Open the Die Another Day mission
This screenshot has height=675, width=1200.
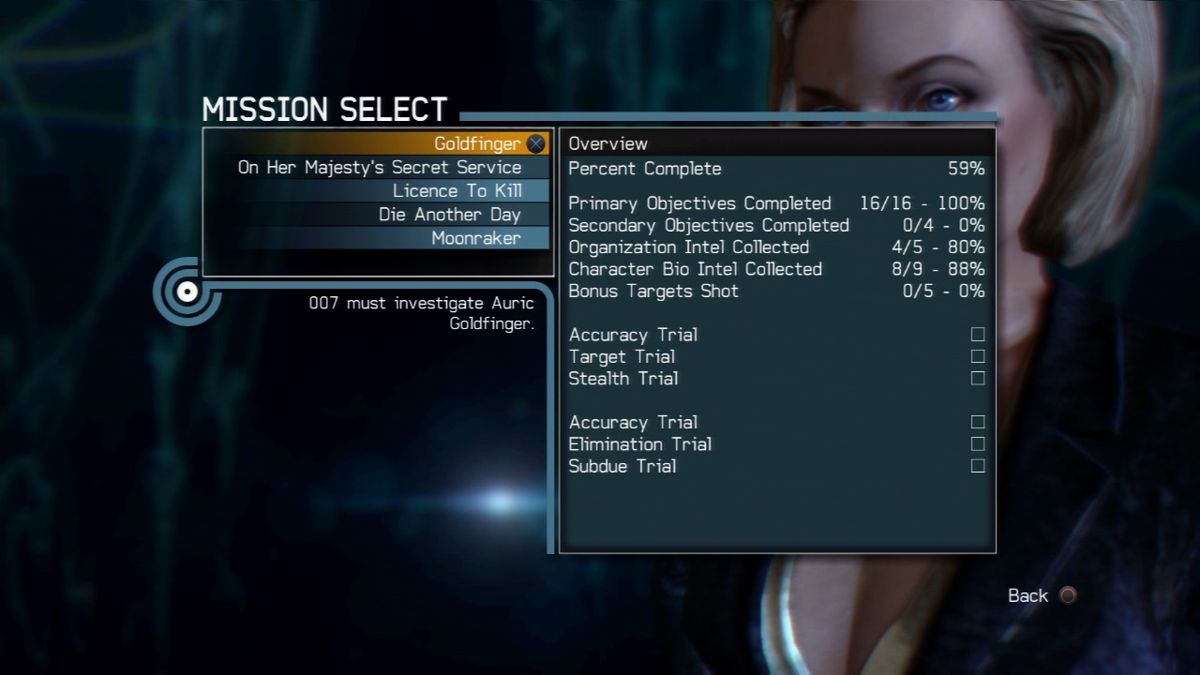point(450,214)
